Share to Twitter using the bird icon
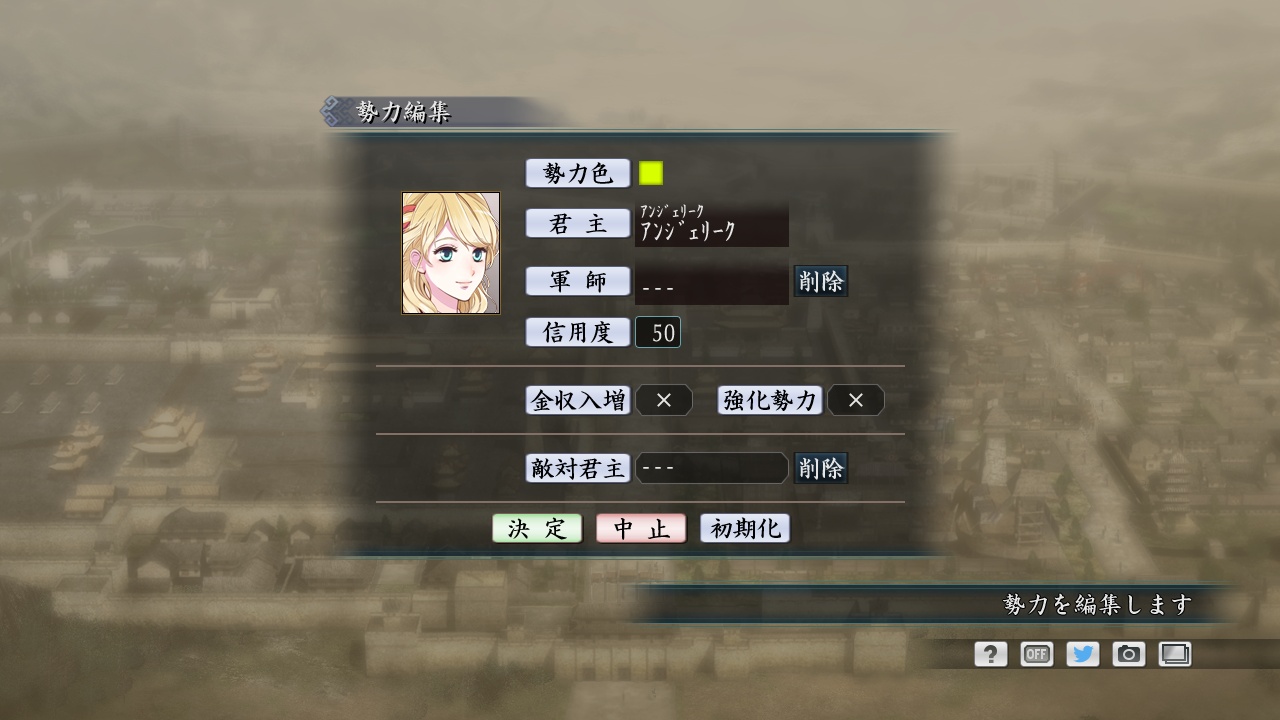 pos(1083,654)
